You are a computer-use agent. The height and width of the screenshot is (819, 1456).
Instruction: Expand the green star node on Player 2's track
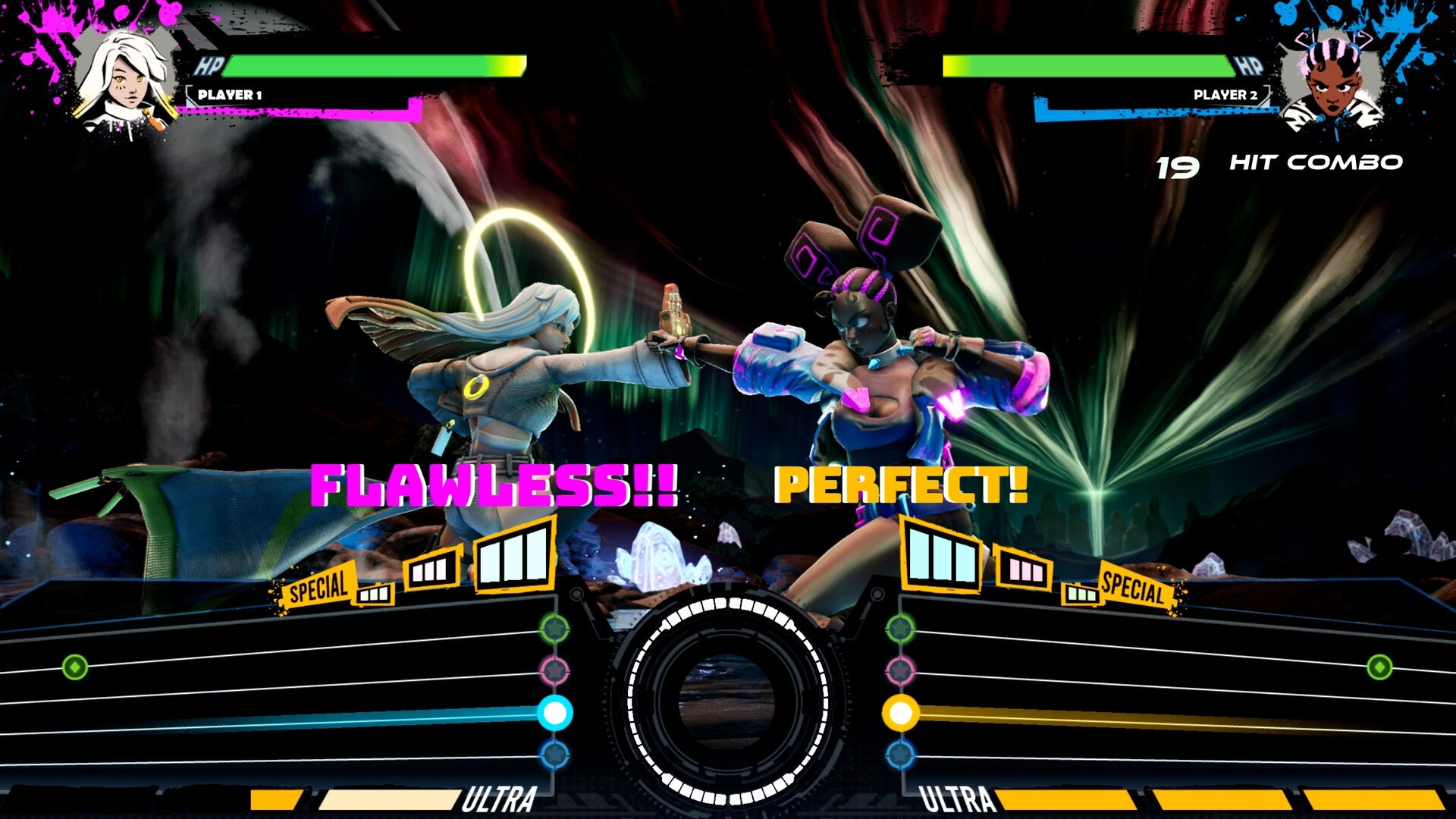point(901,628)
